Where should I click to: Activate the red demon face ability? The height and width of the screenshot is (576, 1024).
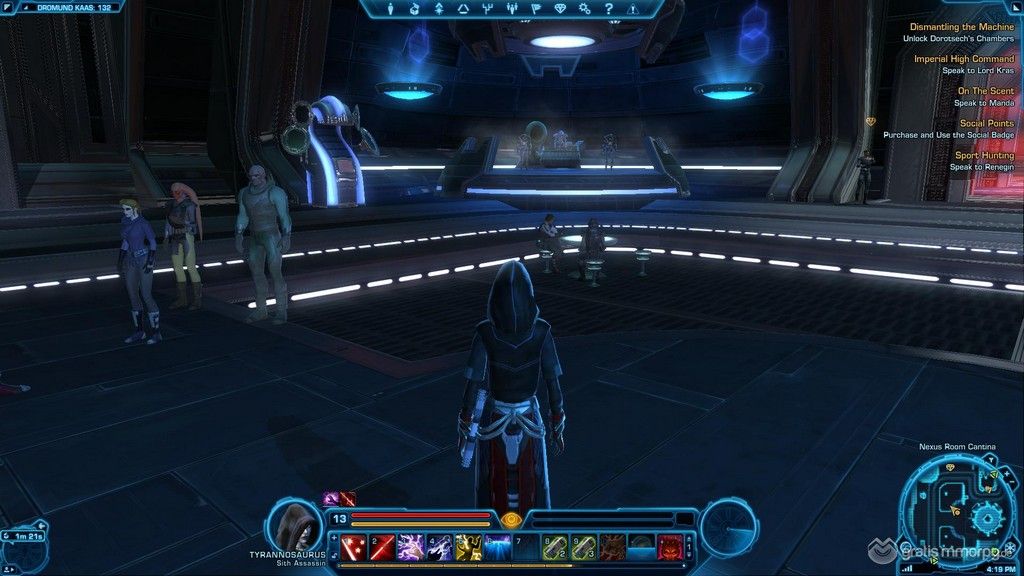[670, 547]
